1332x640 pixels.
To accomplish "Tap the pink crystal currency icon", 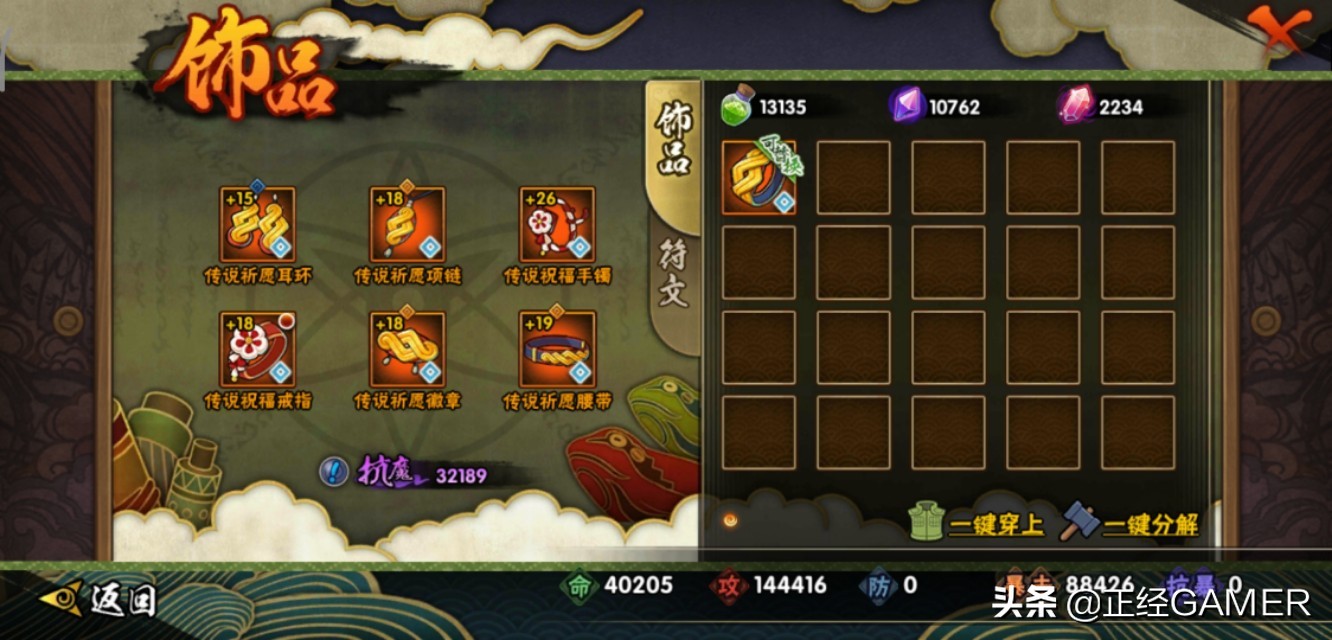I will (1076, 106).
